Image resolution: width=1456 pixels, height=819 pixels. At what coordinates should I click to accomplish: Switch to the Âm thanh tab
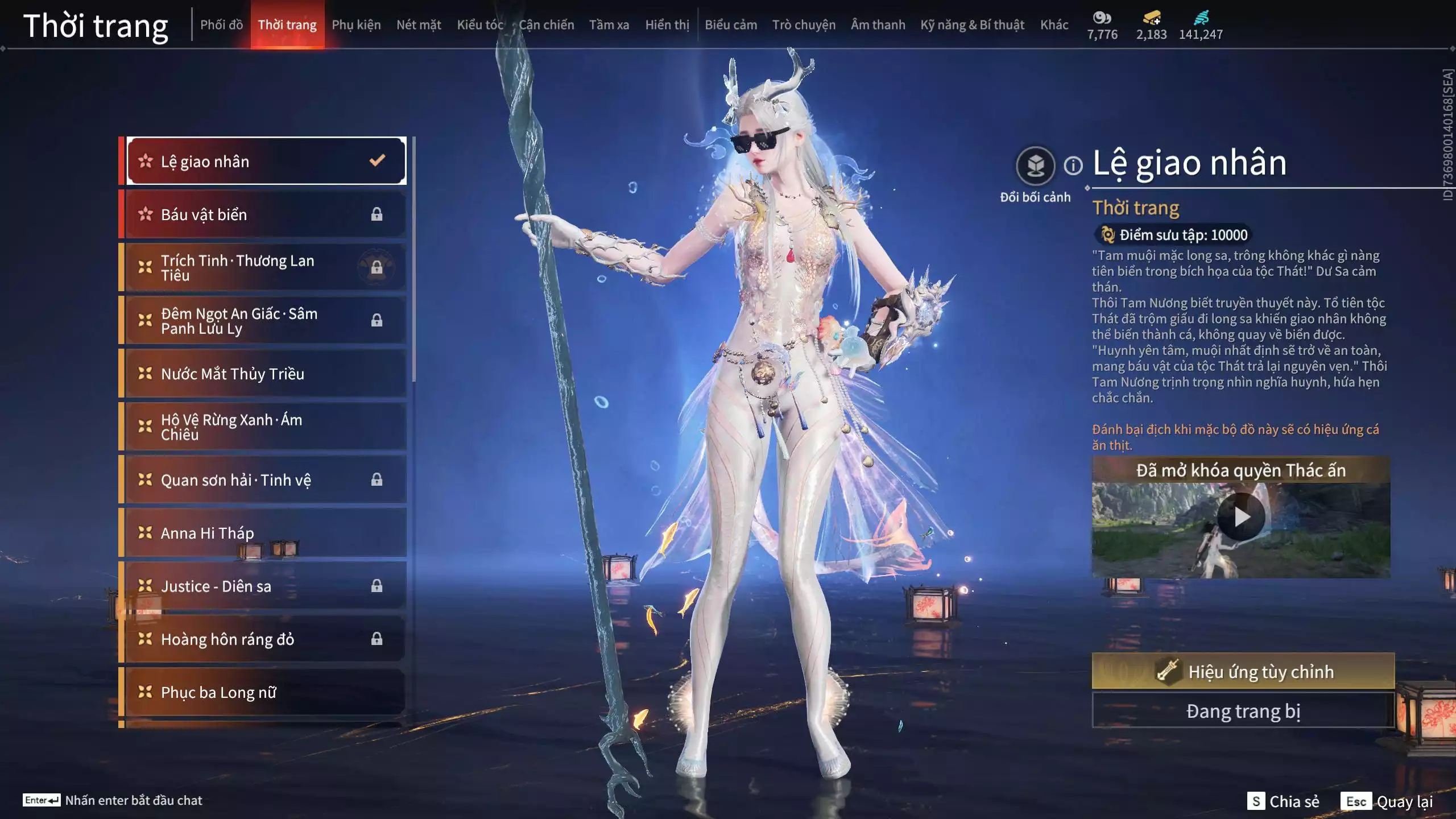(x=878, y=25)
